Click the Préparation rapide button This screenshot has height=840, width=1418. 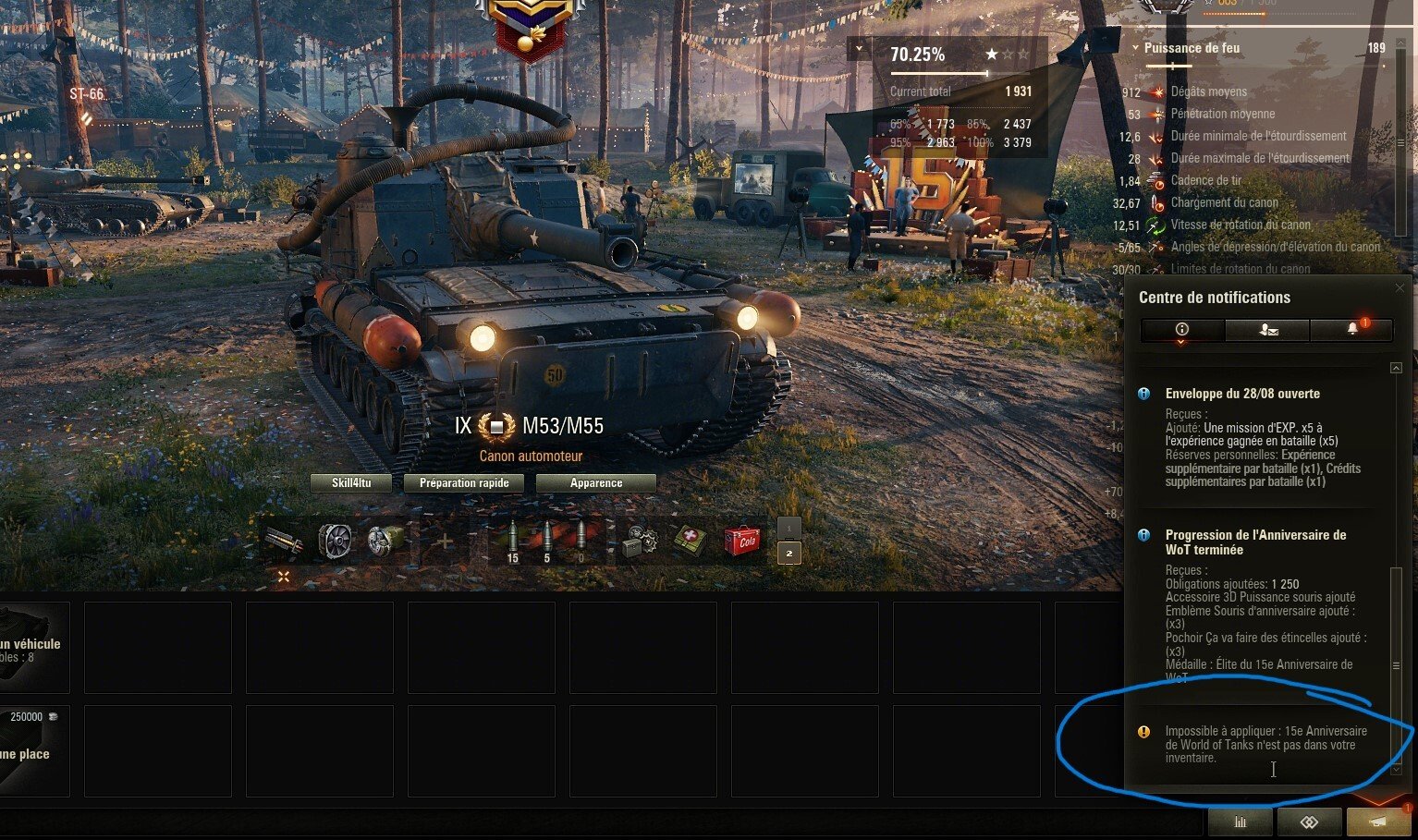click(x=464, y=483)
